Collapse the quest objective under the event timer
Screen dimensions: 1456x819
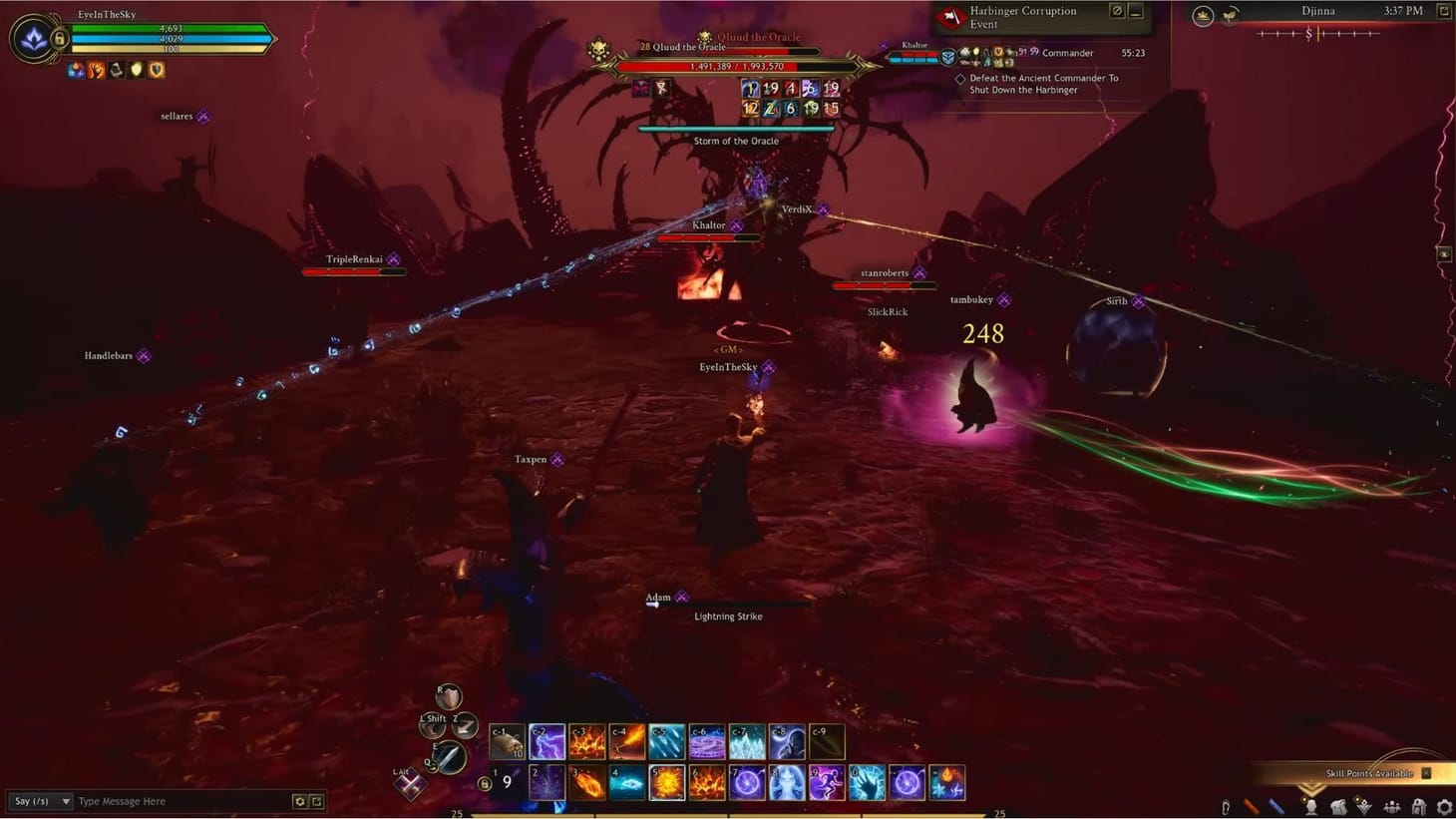(960, 78)
